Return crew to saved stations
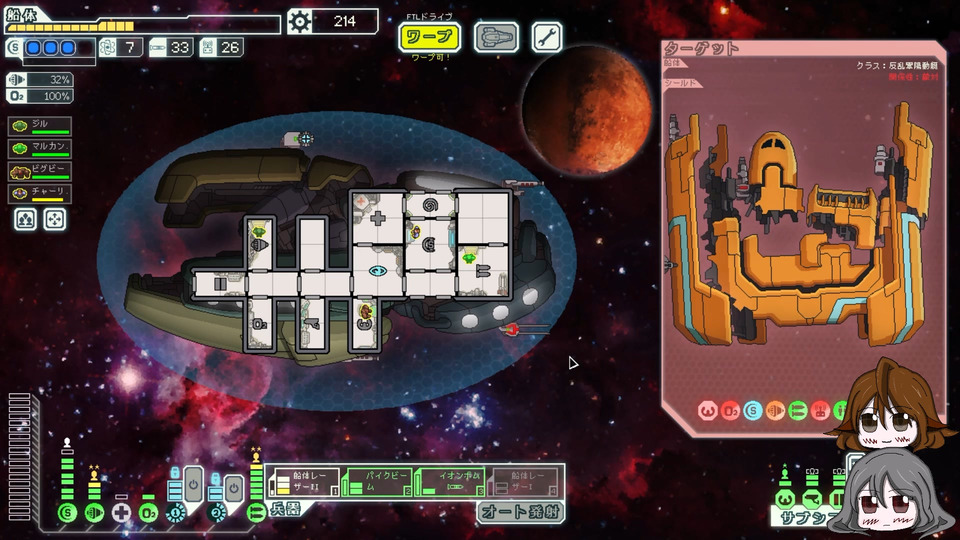960x540 pixels. click(54, 219)
